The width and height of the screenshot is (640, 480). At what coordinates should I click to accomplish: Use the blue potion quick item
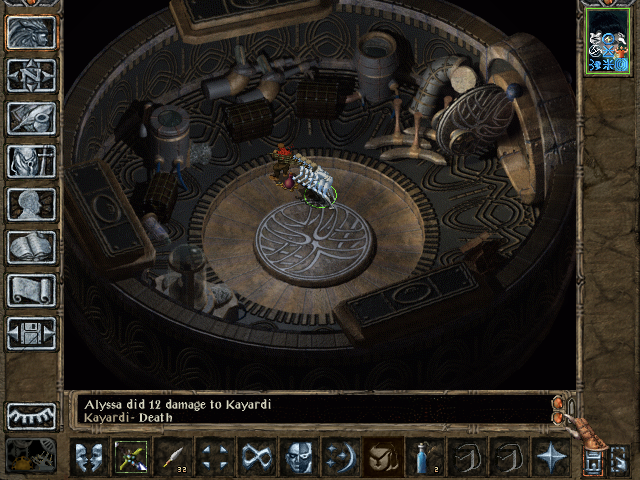(424, 458)
